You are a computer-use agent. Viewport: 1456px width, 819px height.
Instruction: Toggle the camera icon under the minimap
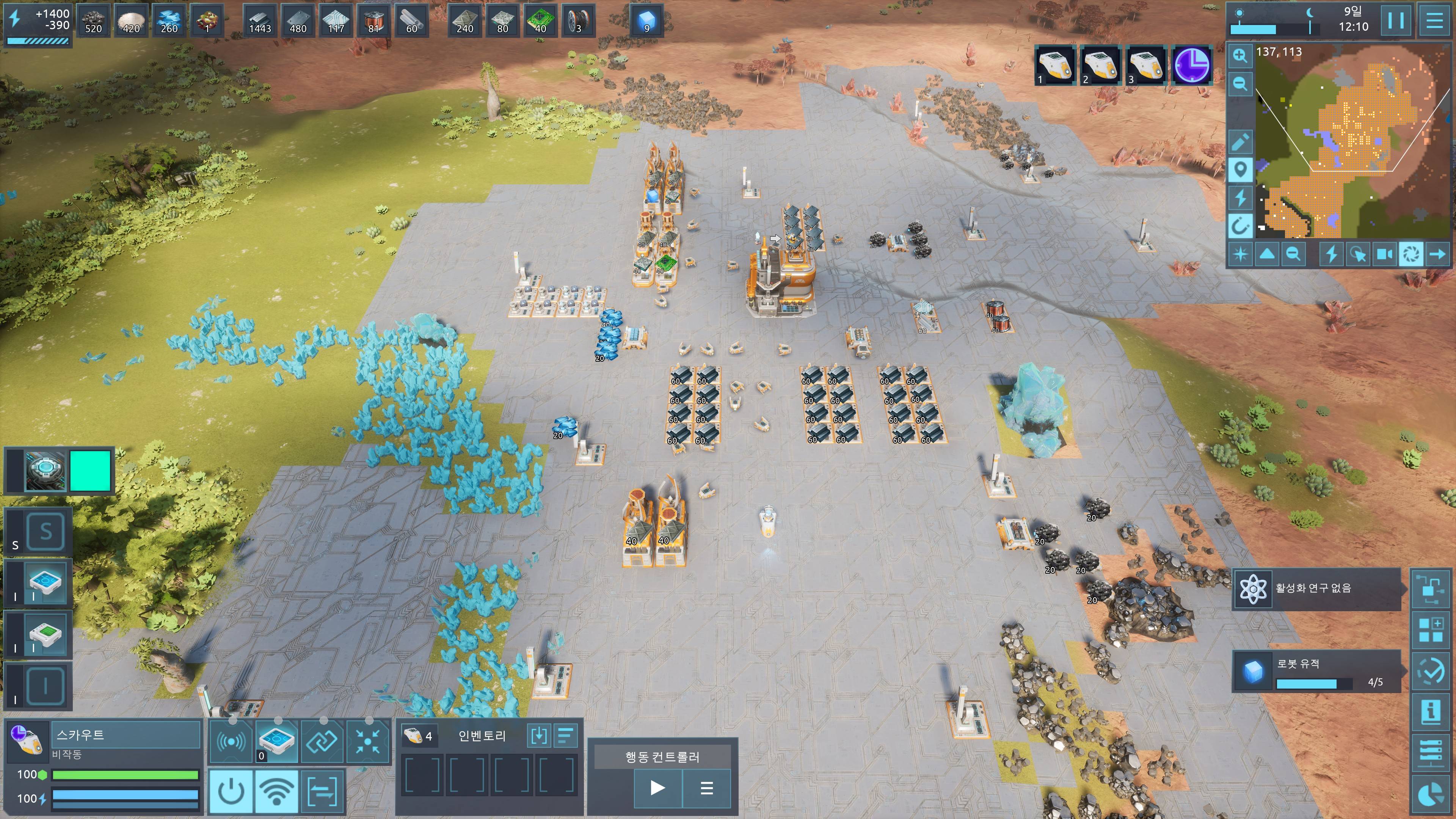pos(1384,254)
